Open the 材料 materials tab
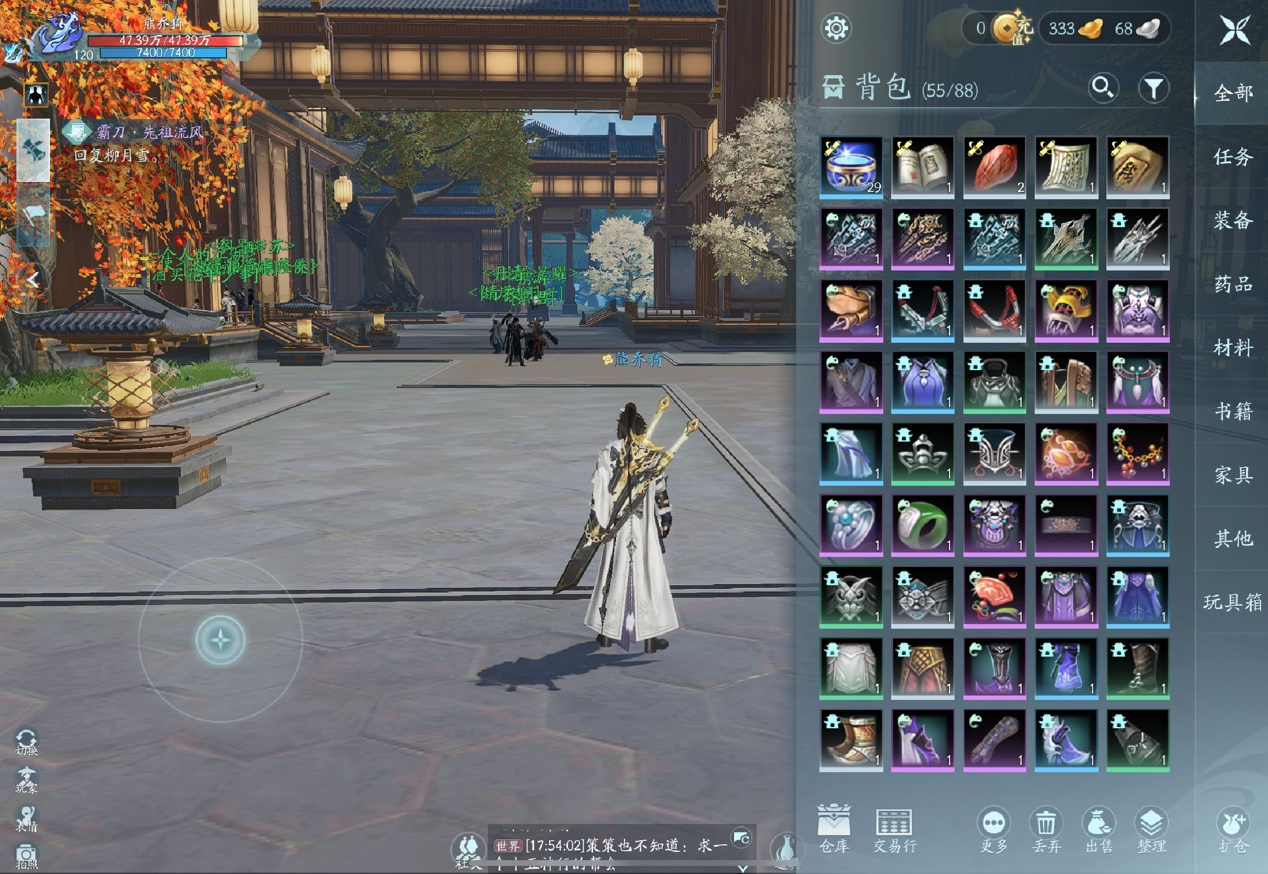 pyautogui.click(x=1233, y=348)
